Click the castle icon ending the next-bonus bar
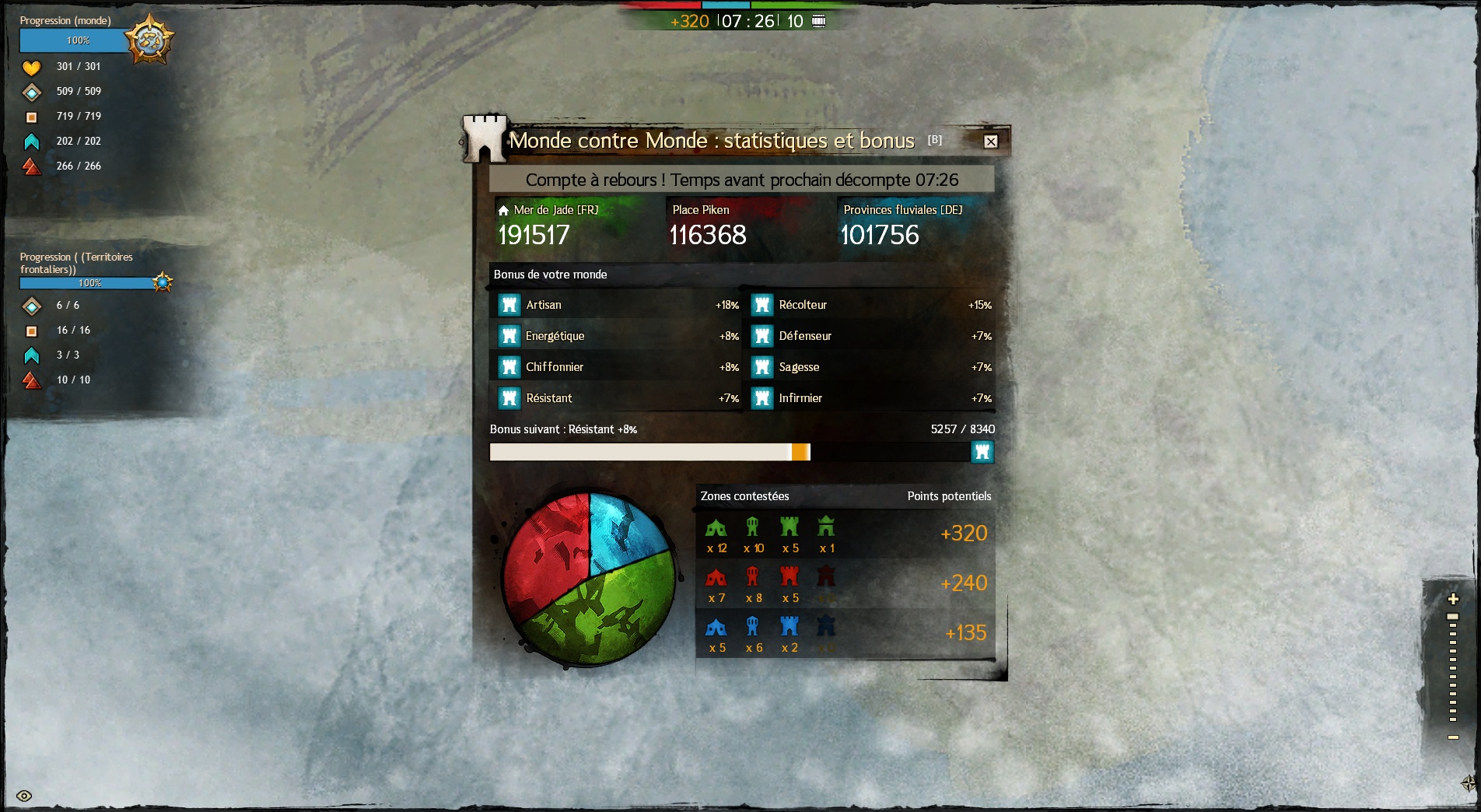 point(982,452)
